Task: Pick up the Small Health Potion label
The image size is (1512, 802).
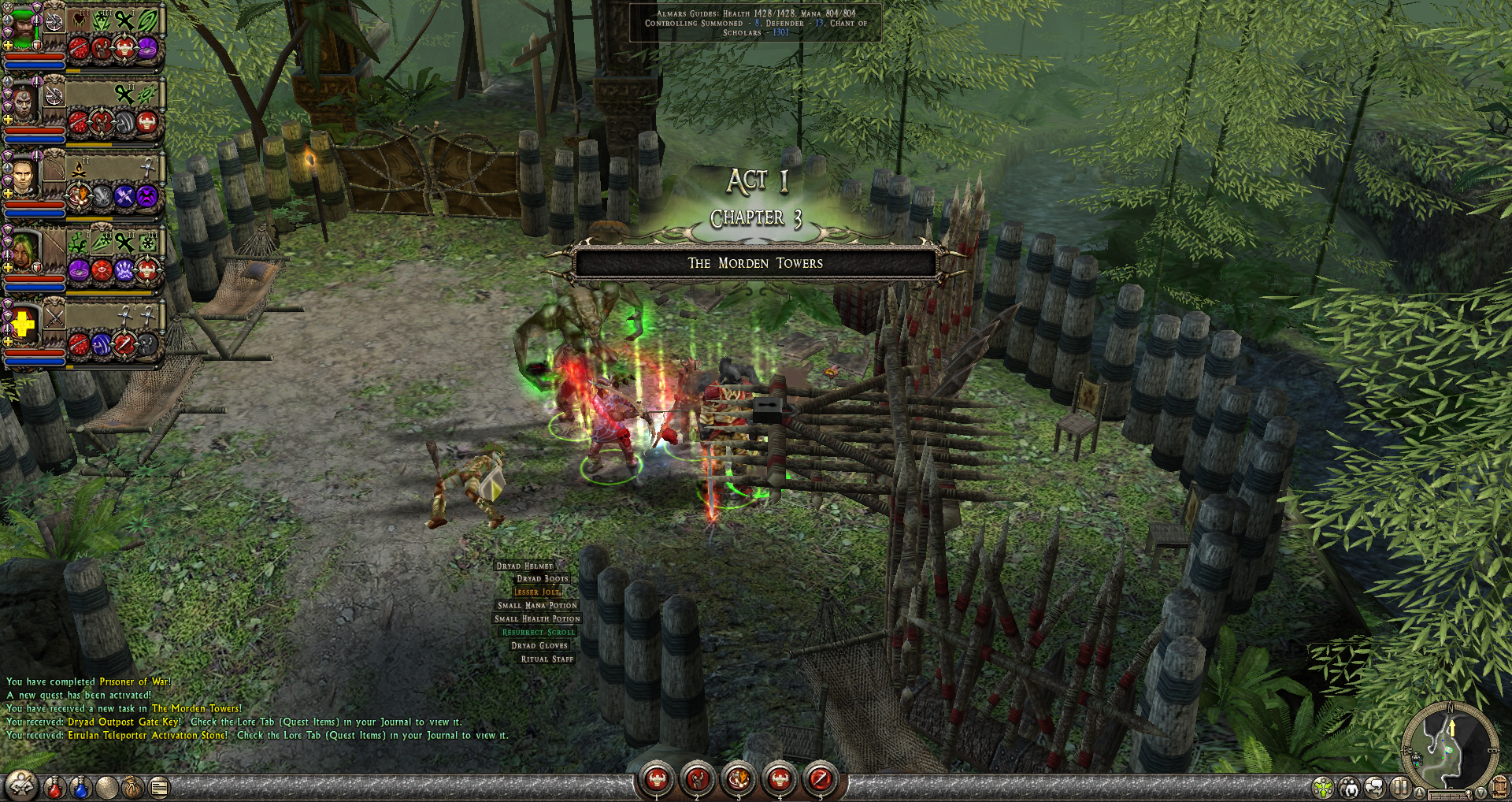Action: 537,619
